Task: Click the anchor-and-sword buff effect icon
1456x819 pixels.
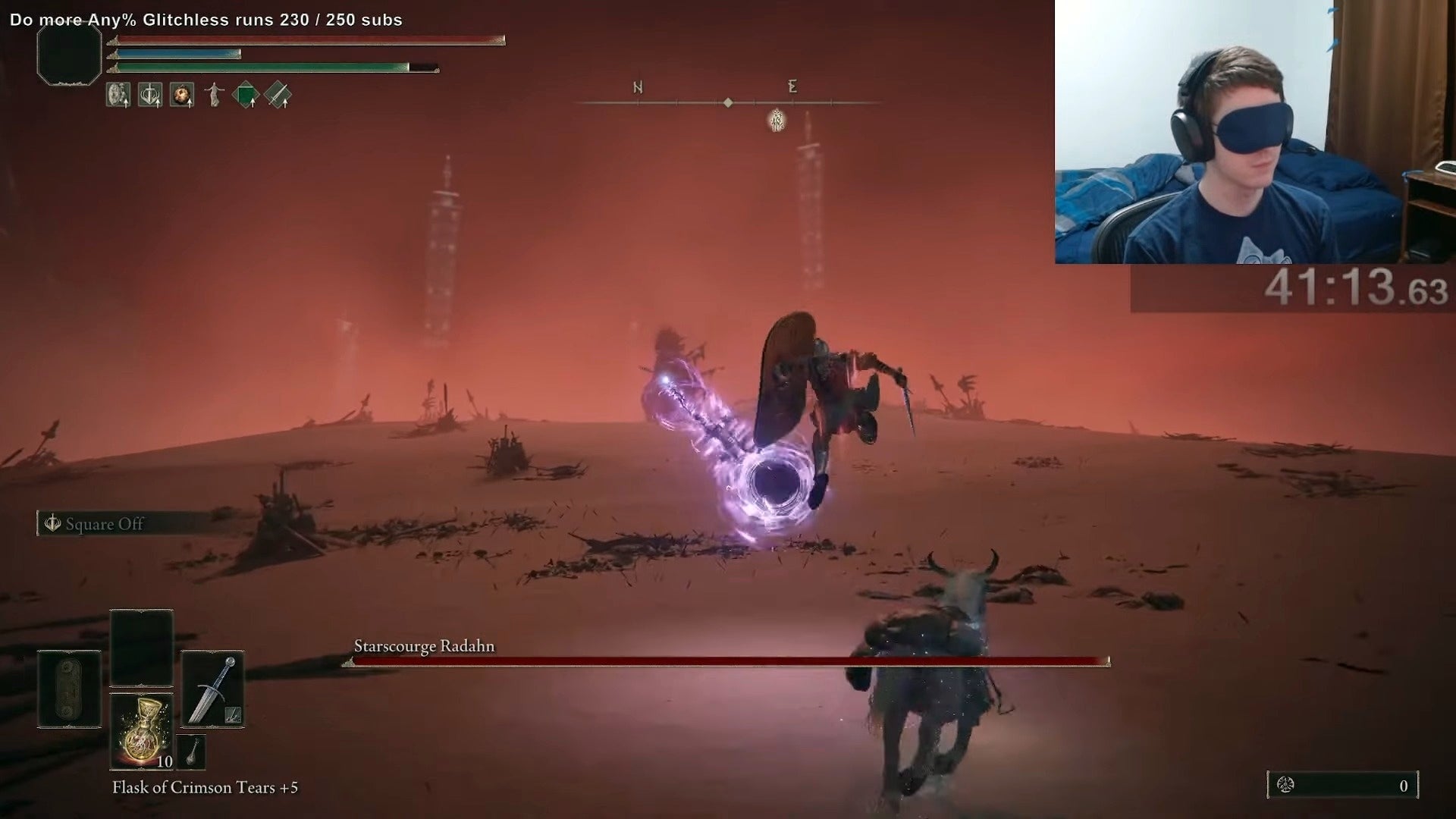Action: 150,95
